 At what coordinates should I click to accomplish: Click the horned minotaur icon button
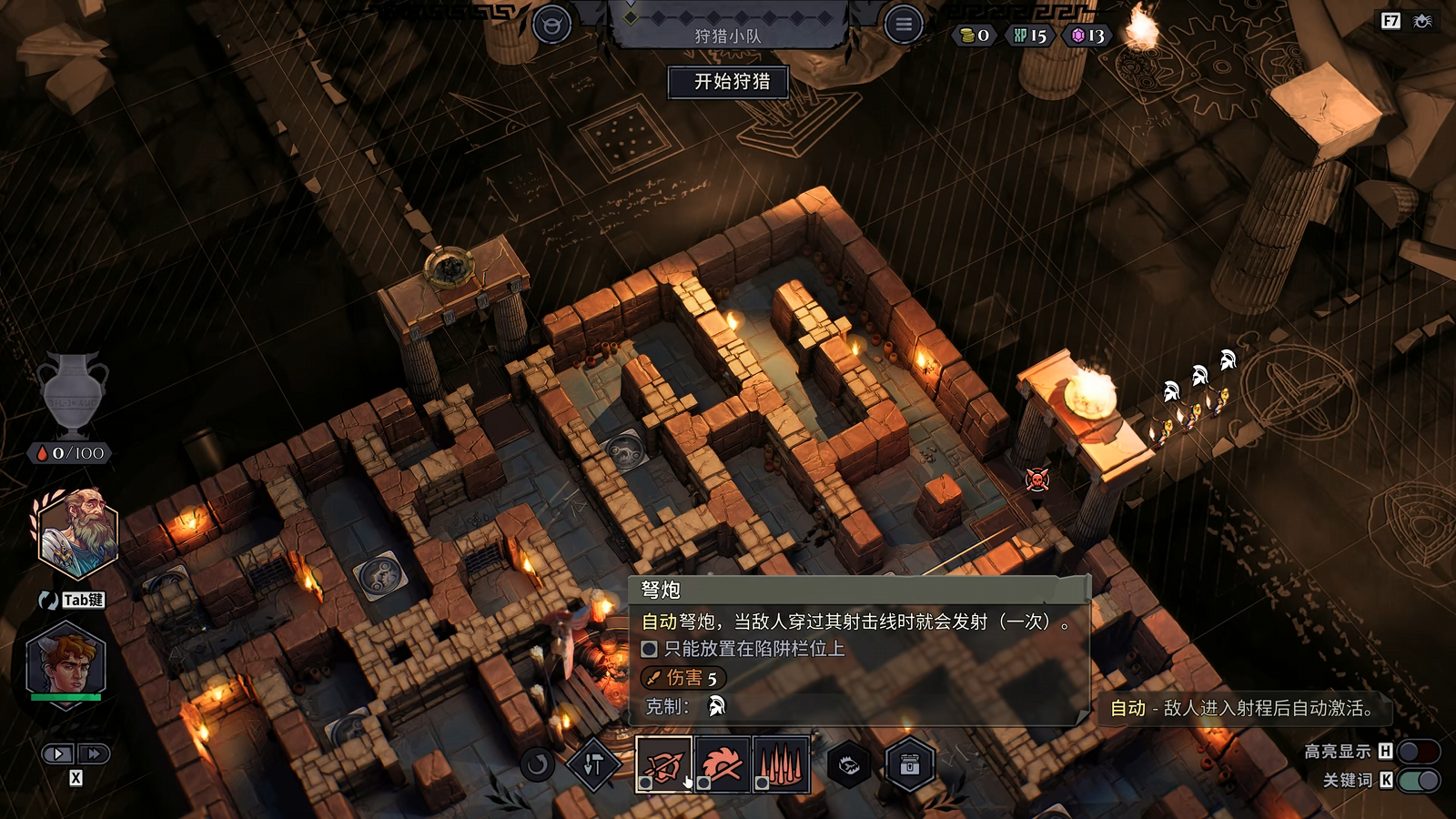coord(551,25)
